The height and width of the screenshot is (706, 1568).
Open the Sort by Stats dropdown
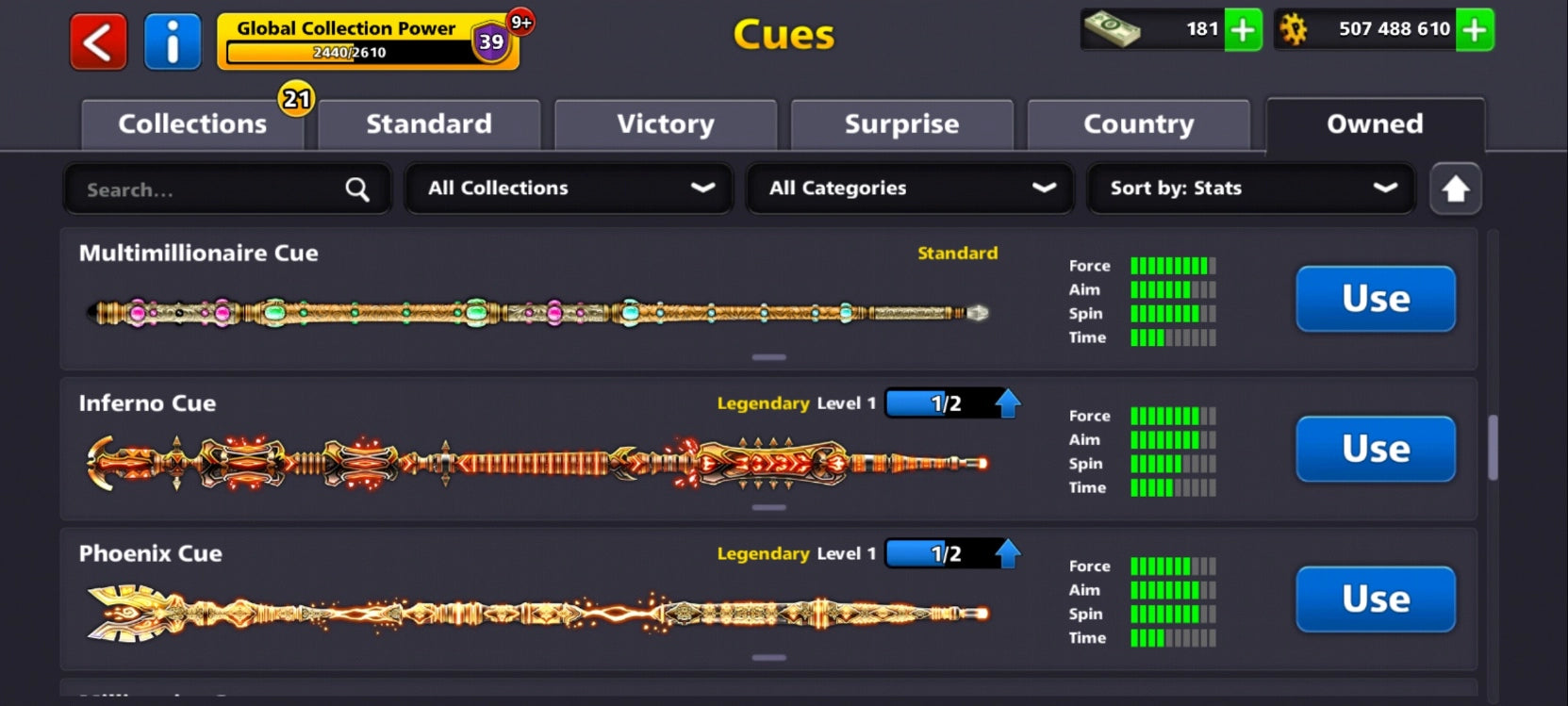point(1250,189)
